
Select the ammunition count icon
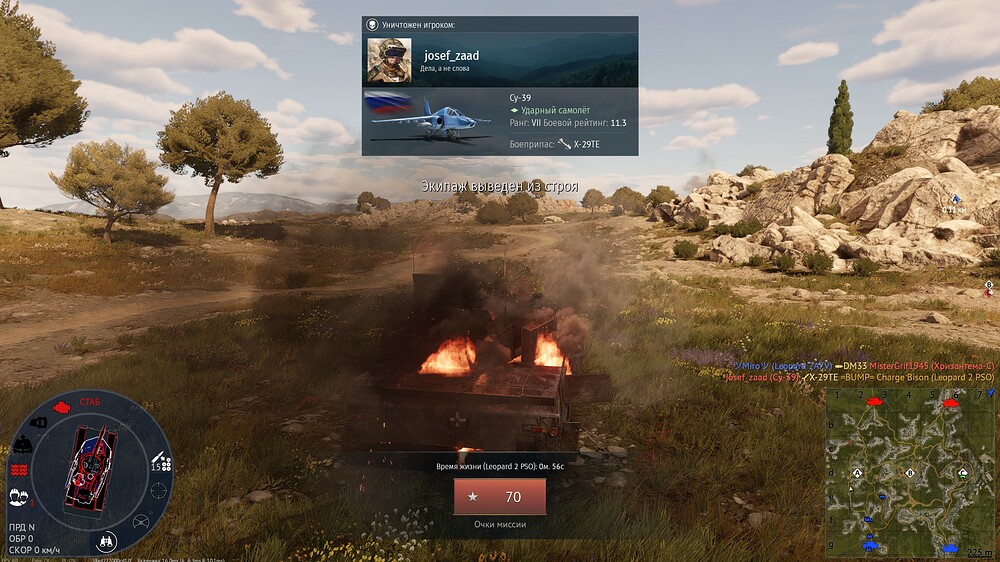pyautogui.click(x=160, y=463)
